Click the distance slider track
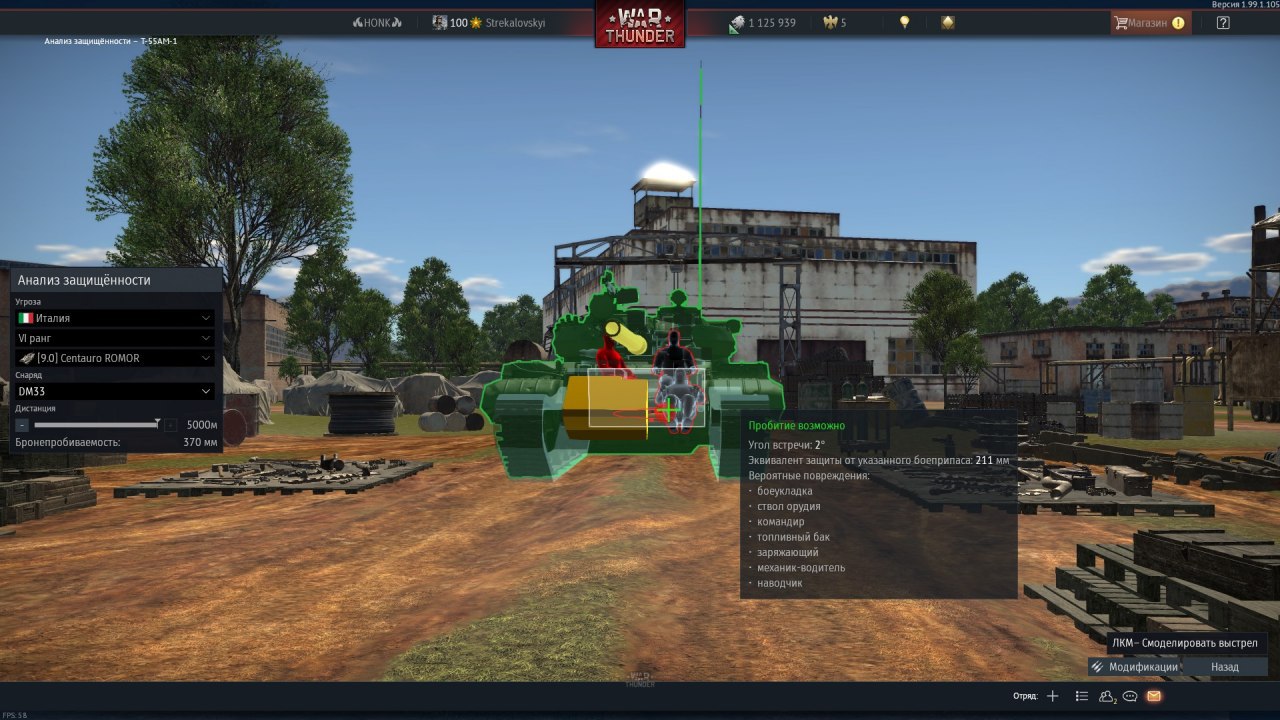1280x720 pixels. (95, 425)
